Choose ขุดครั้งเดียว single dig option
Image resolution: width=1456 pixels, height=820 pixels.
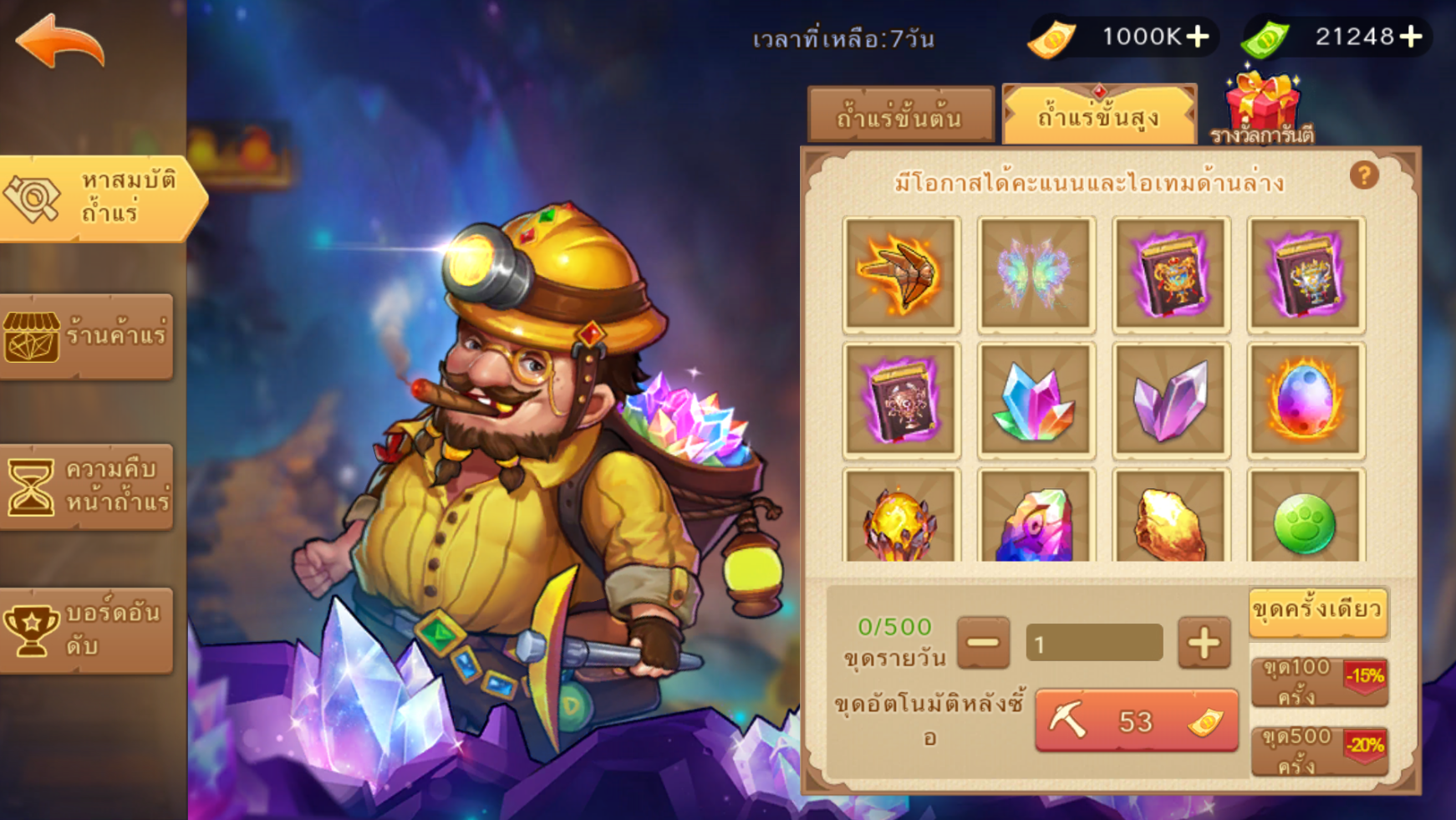[x=1318, y=612]
